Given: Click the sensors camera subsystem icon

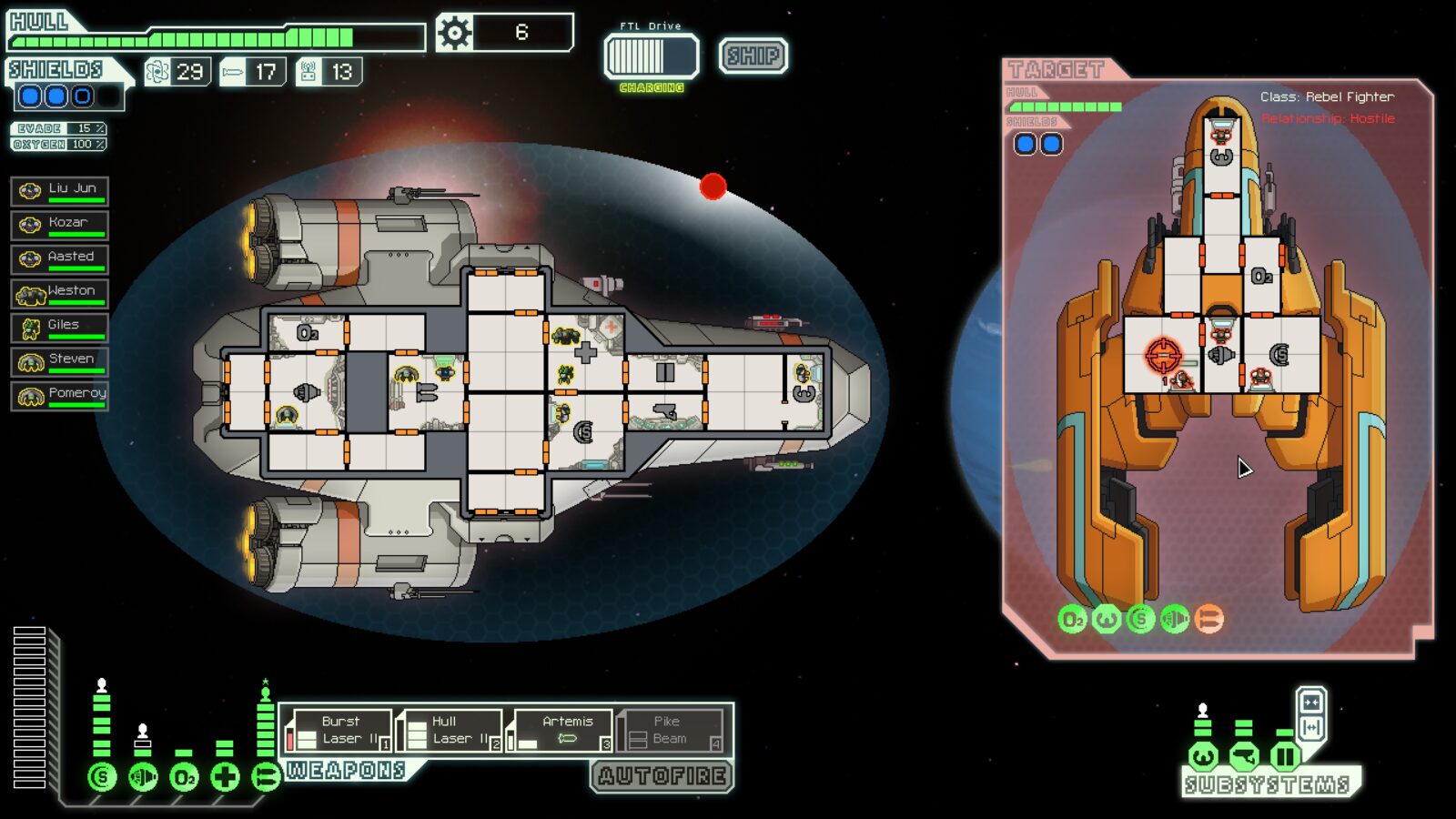Looking at the screenshot, I should point(1244,756).
